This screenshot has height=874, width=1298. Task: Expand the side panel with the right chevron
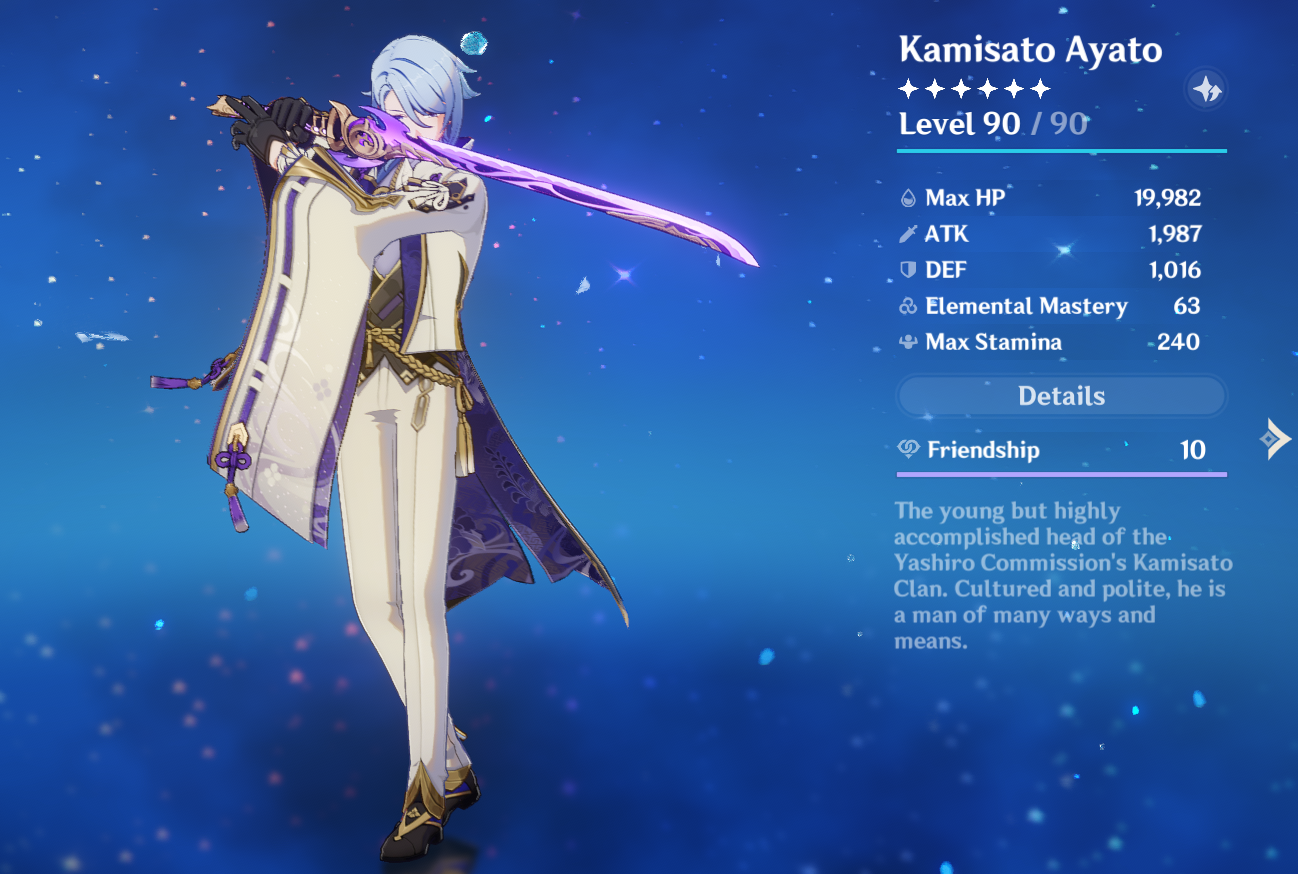click(1276, 437)
